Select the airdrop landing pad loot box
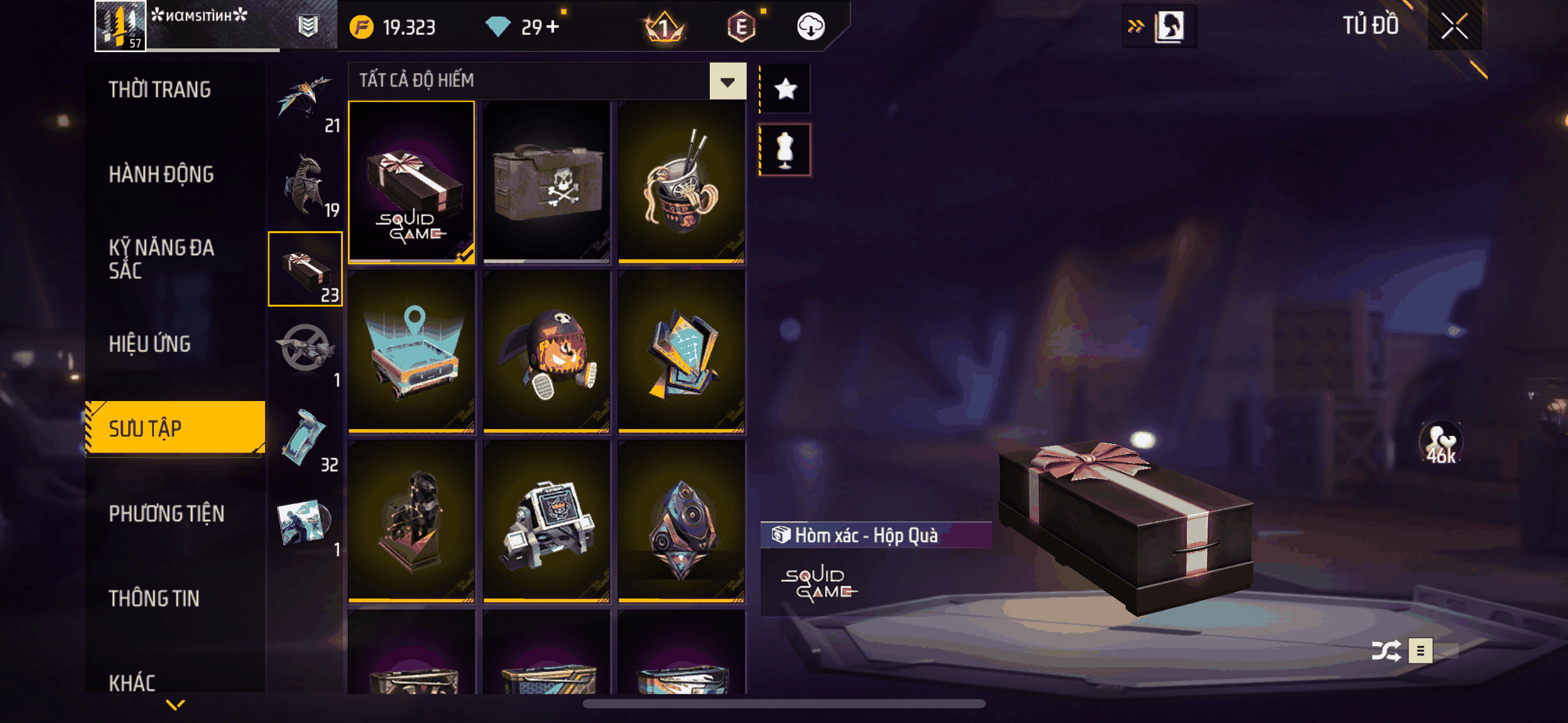 pos(412,353)
